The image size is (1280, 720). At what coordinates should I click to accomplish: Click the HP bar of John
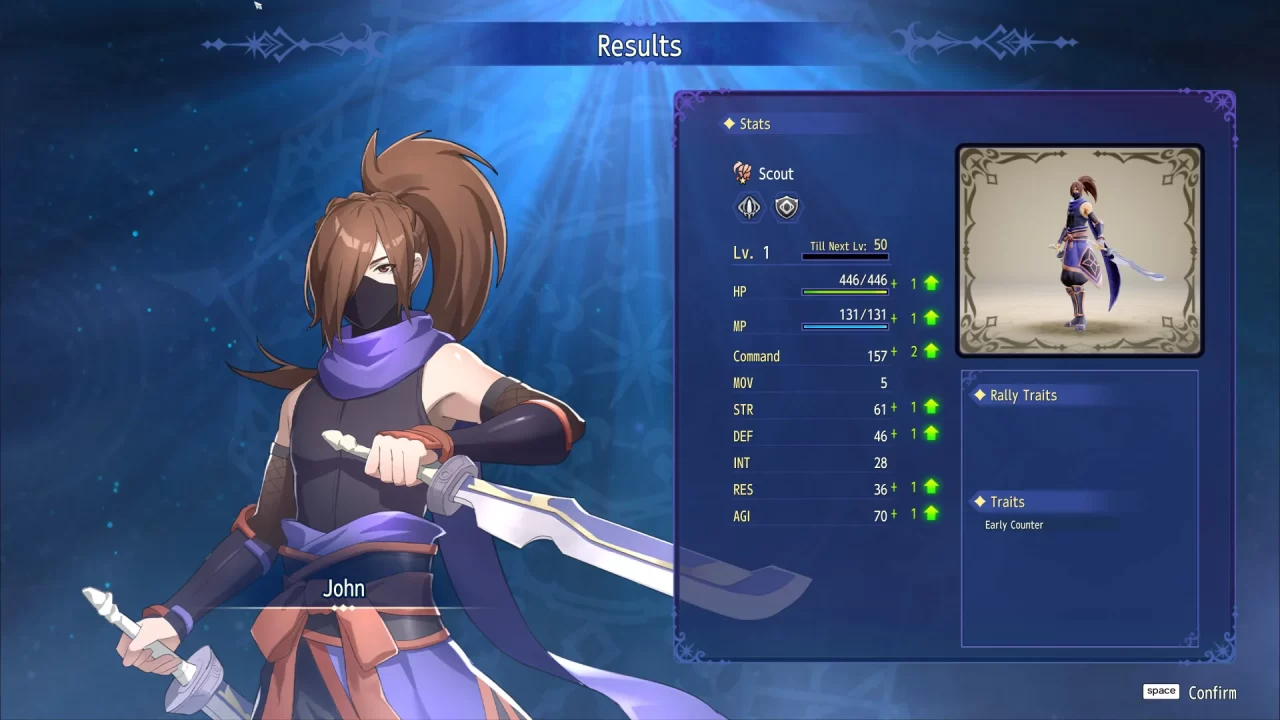coord(845,293)
